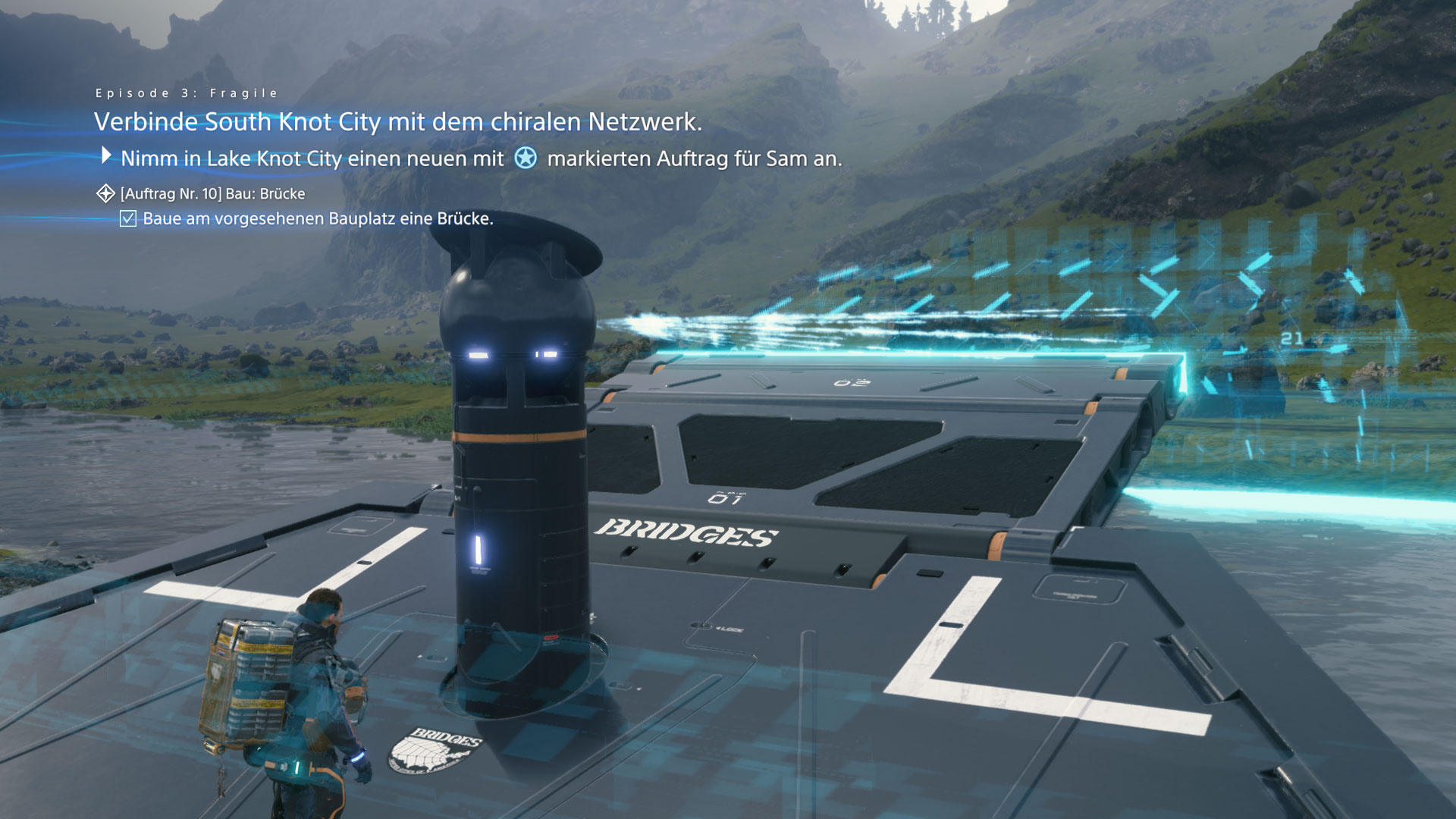Click the Lake Knot City sub-objective line
This screenshot has width=1456, height=819.
(481, 158)
